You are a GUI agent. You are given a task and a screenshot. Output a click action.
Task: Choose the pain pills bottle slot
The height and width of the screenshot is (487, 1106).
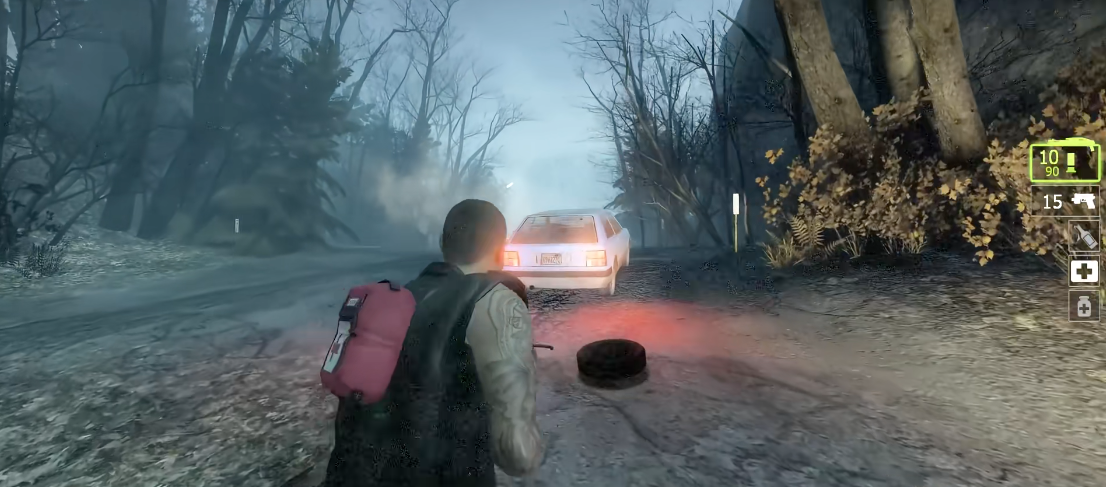(1084, 305)
